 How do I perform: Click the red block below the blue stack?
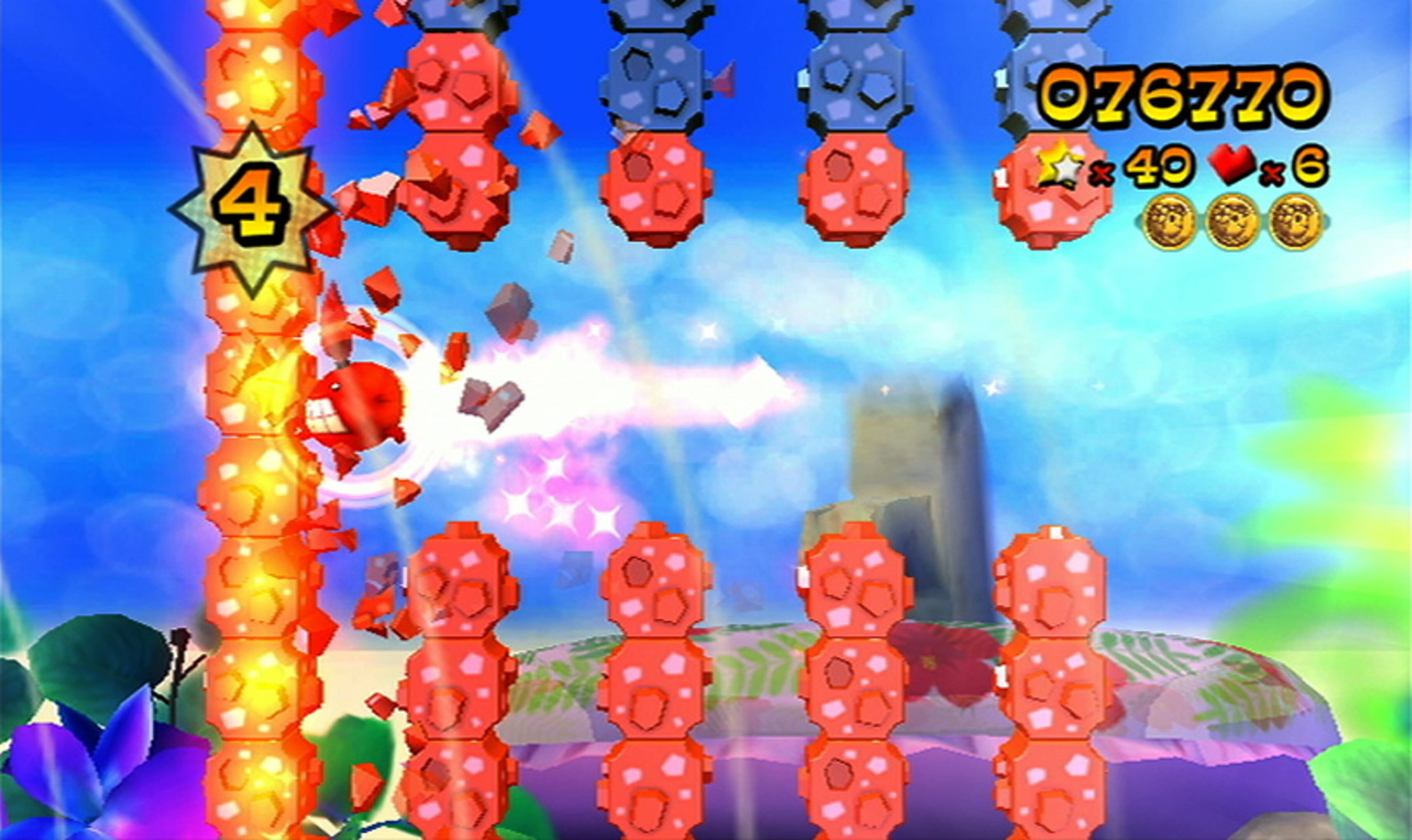(656, 187)
